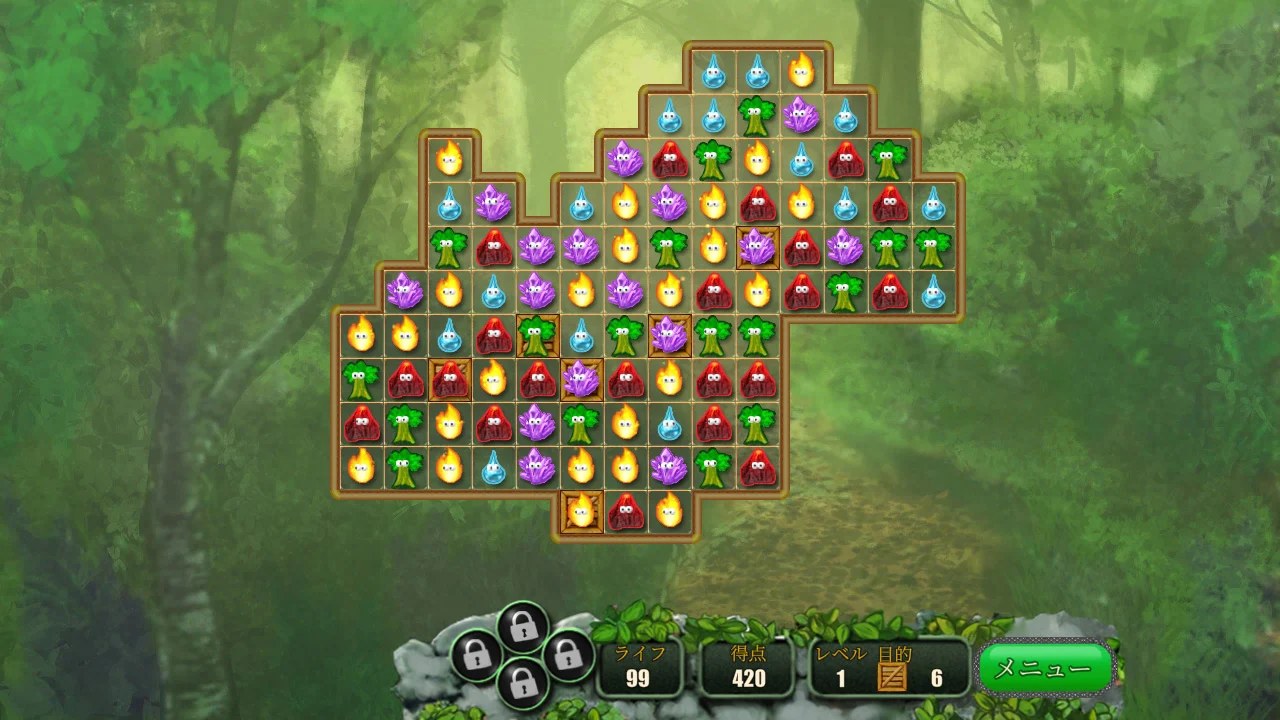Select the flame tile in the top row

coord(801,70)
